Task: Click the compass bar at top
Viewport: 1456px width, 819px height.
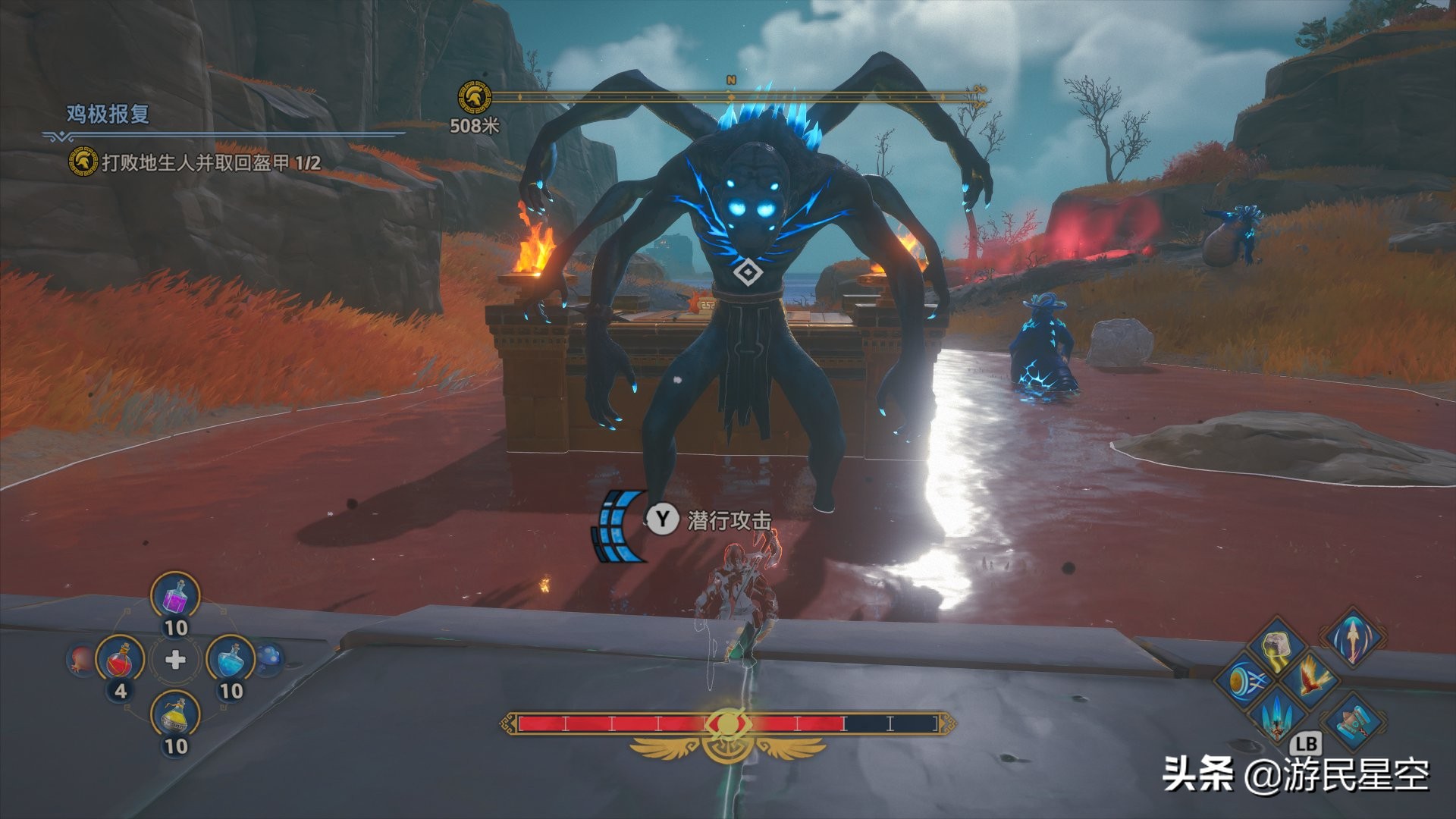Action: coord(732,97)
